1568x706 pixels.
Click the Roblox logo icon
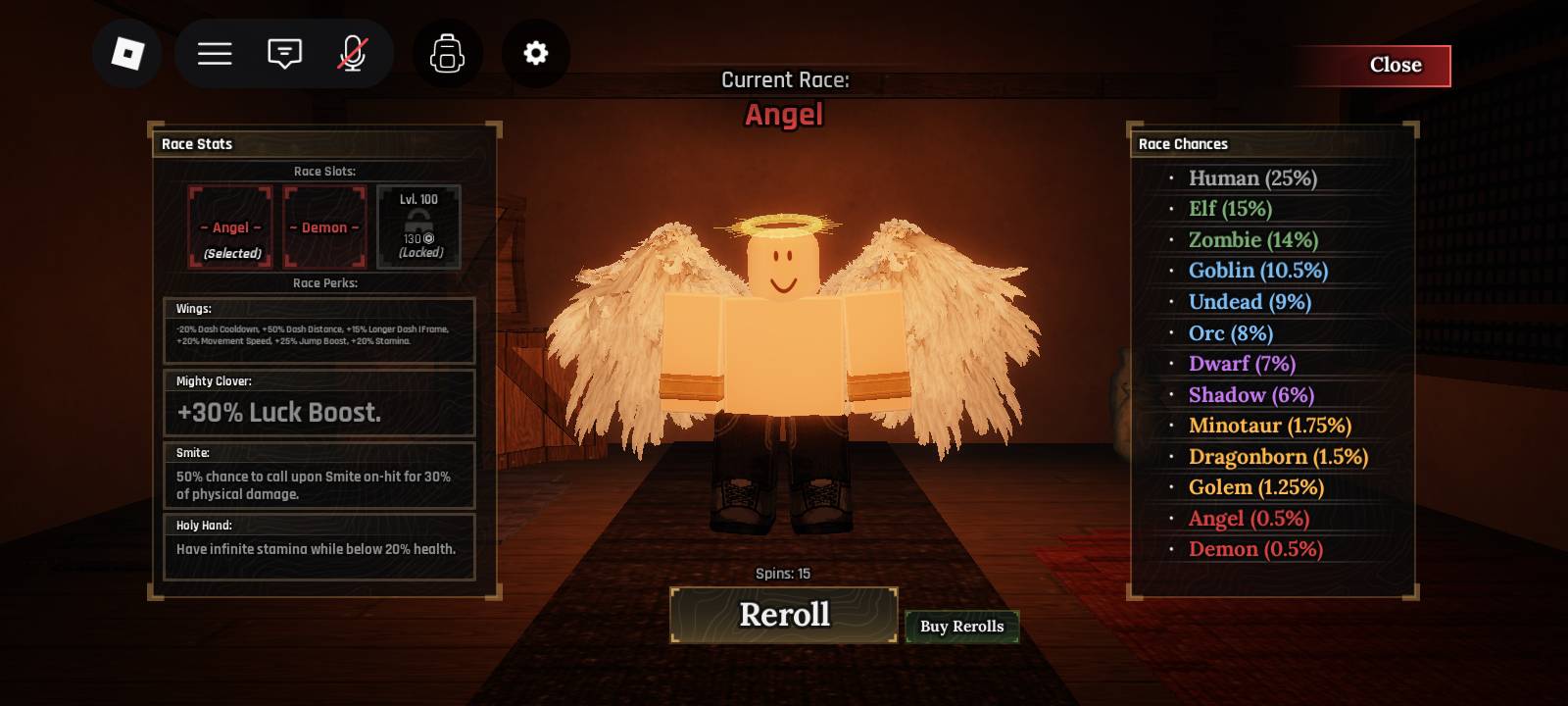[127, 54]
